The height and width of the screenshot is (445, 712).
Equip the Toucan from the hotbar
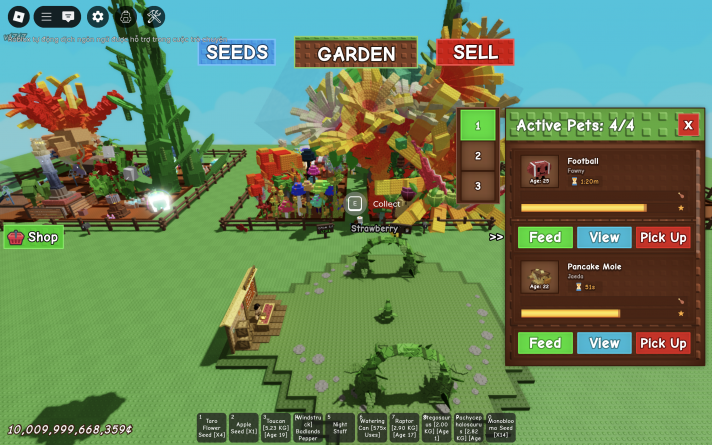pyautogui.click(x=276, y=427)
